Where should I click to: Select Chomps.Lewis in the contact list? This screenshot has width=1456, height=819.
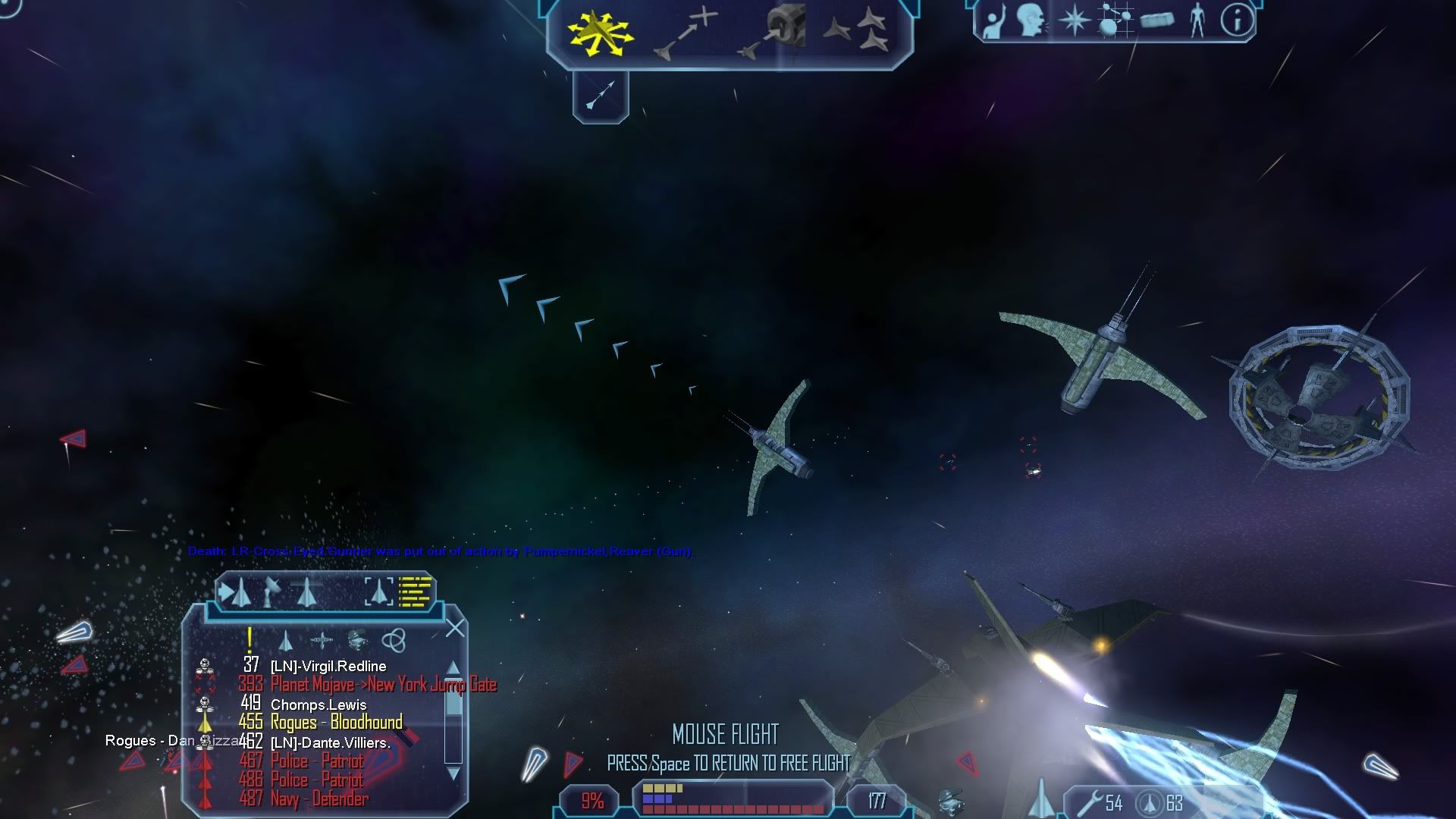(318, 704)
